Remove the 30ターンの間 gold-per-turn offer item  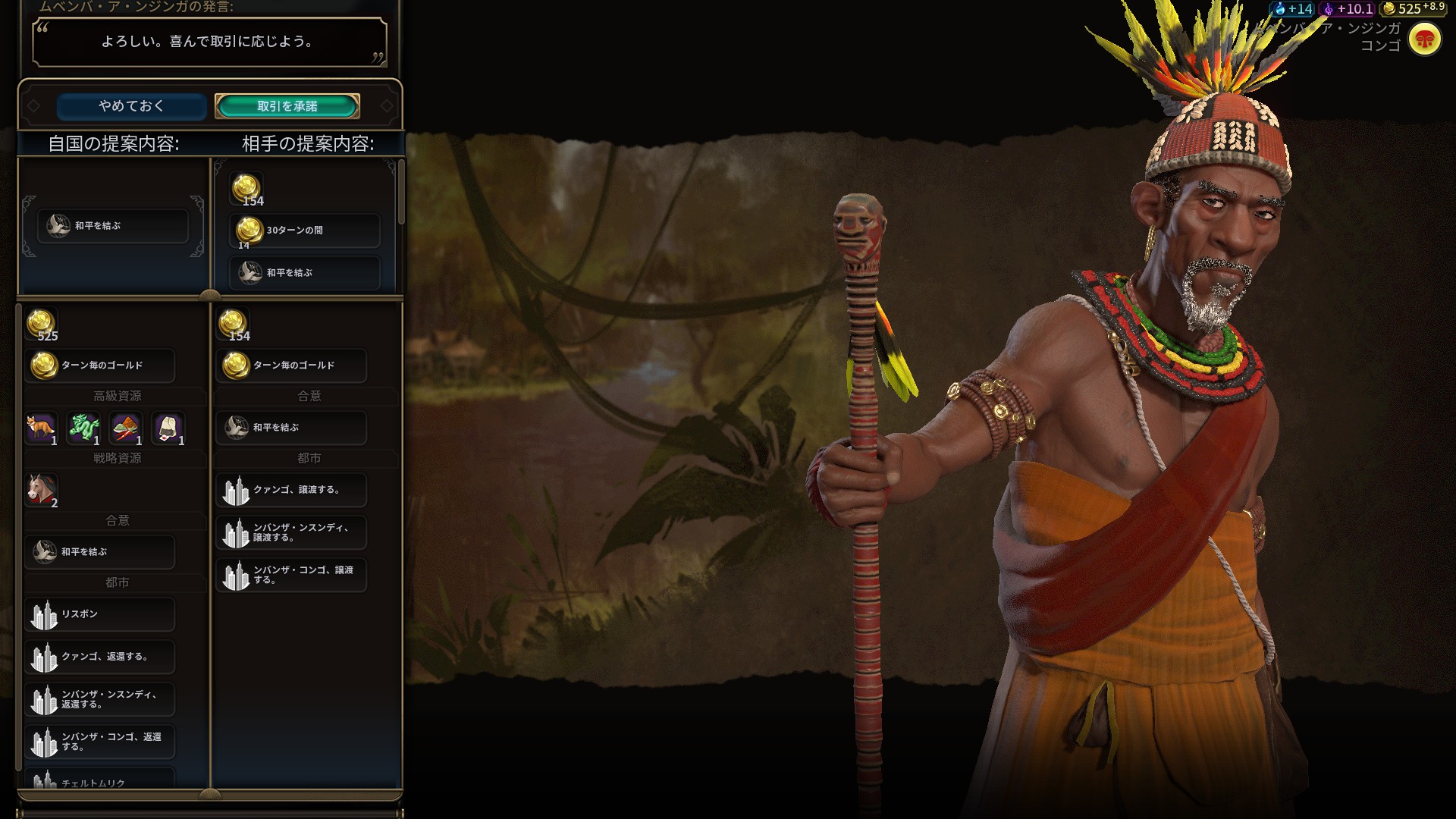click(x=305, y=231)
